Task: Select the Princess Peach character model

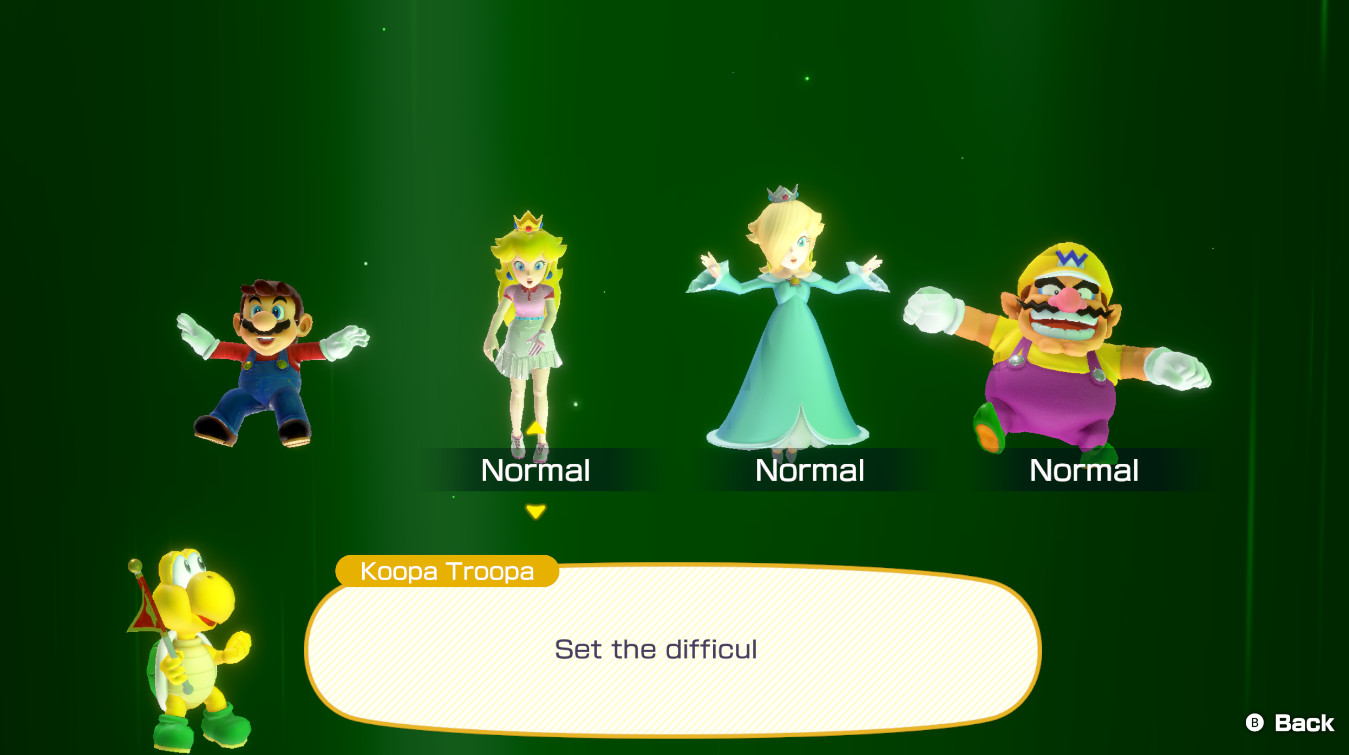Action: (530, 330)
